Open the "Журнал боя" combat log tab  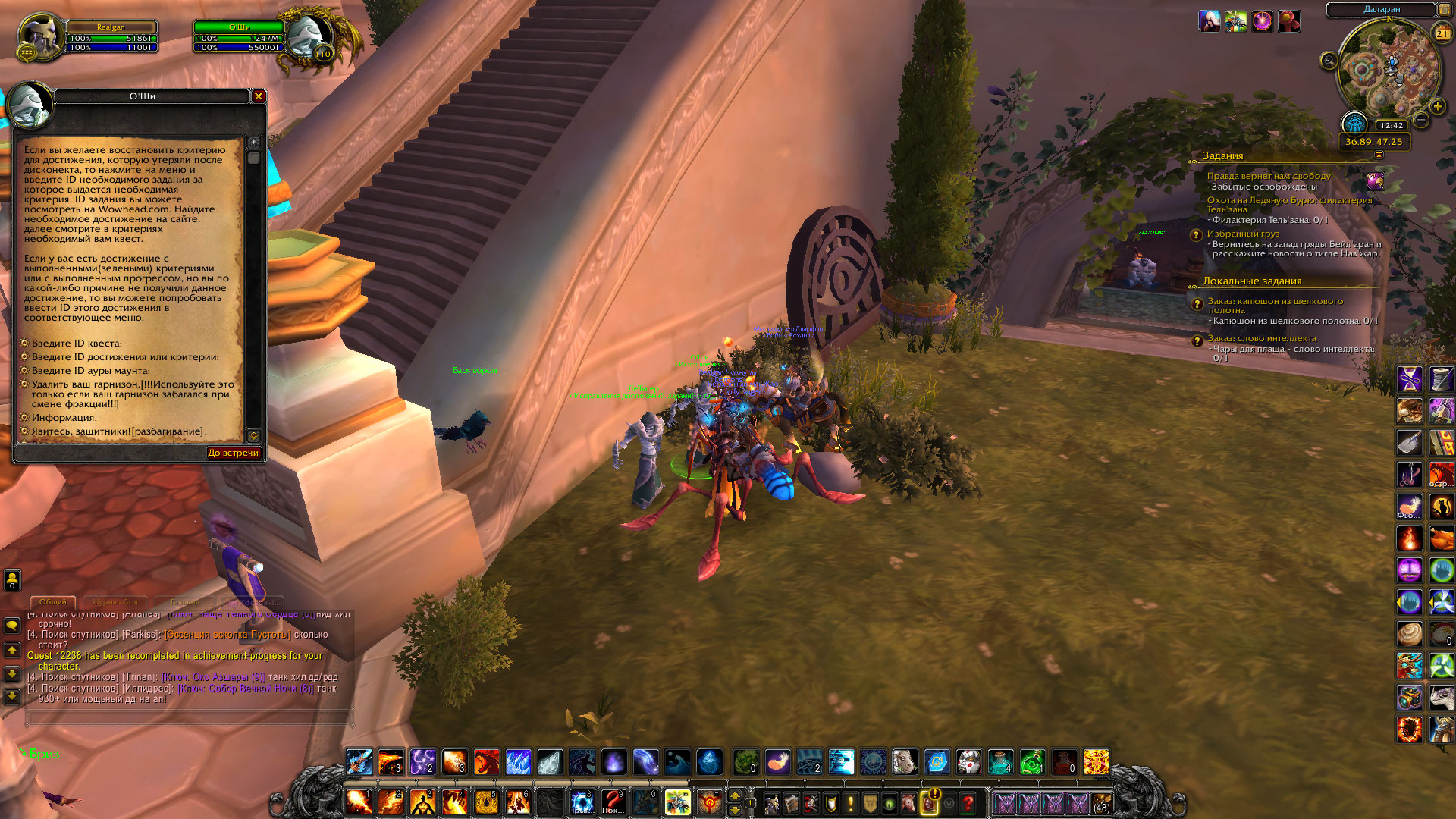[115, 602]
